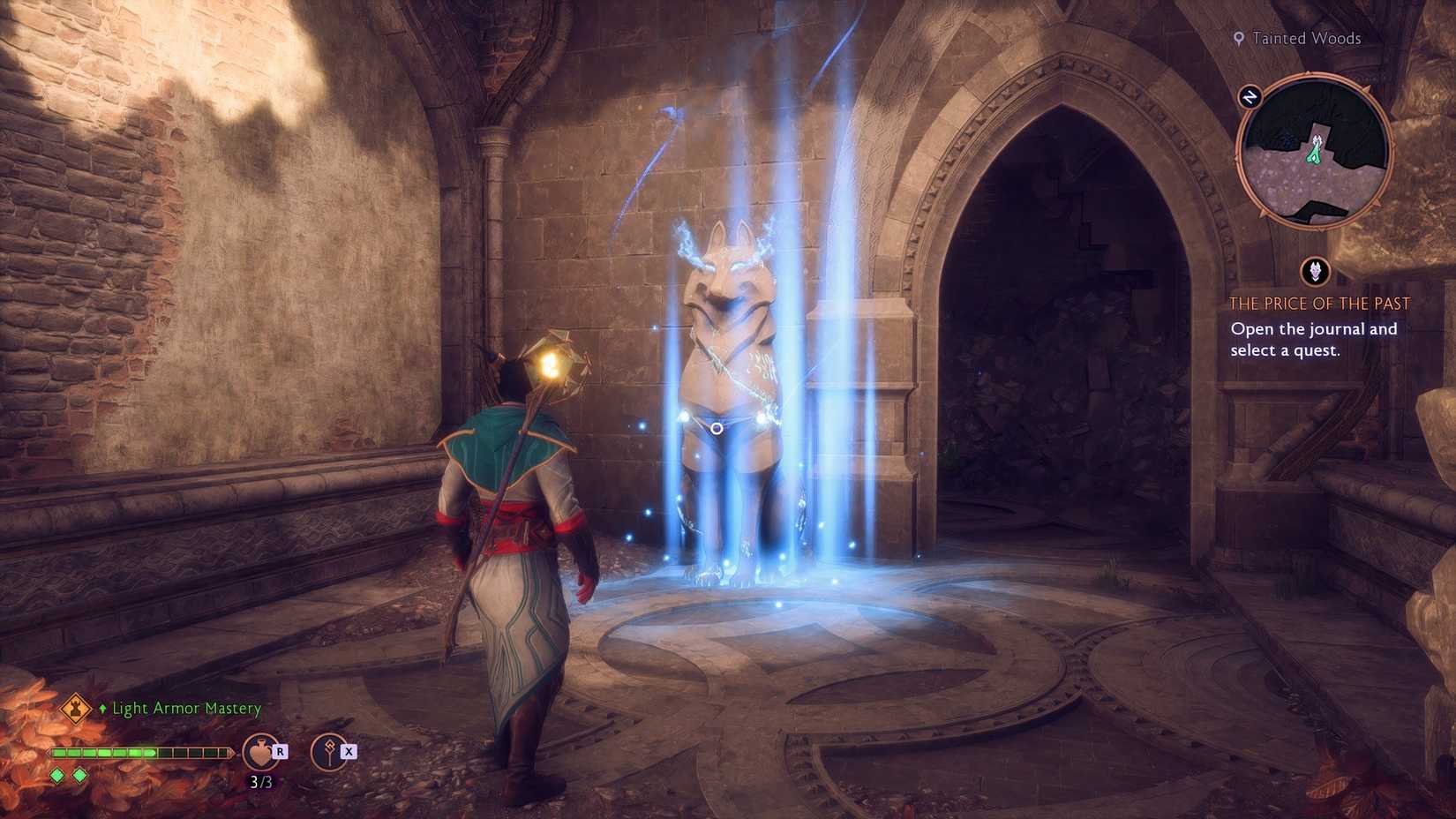1456x819 pixels.
Task: Click the X keybind badge icon
Action: pyautogui.click(x=350, y=750)
